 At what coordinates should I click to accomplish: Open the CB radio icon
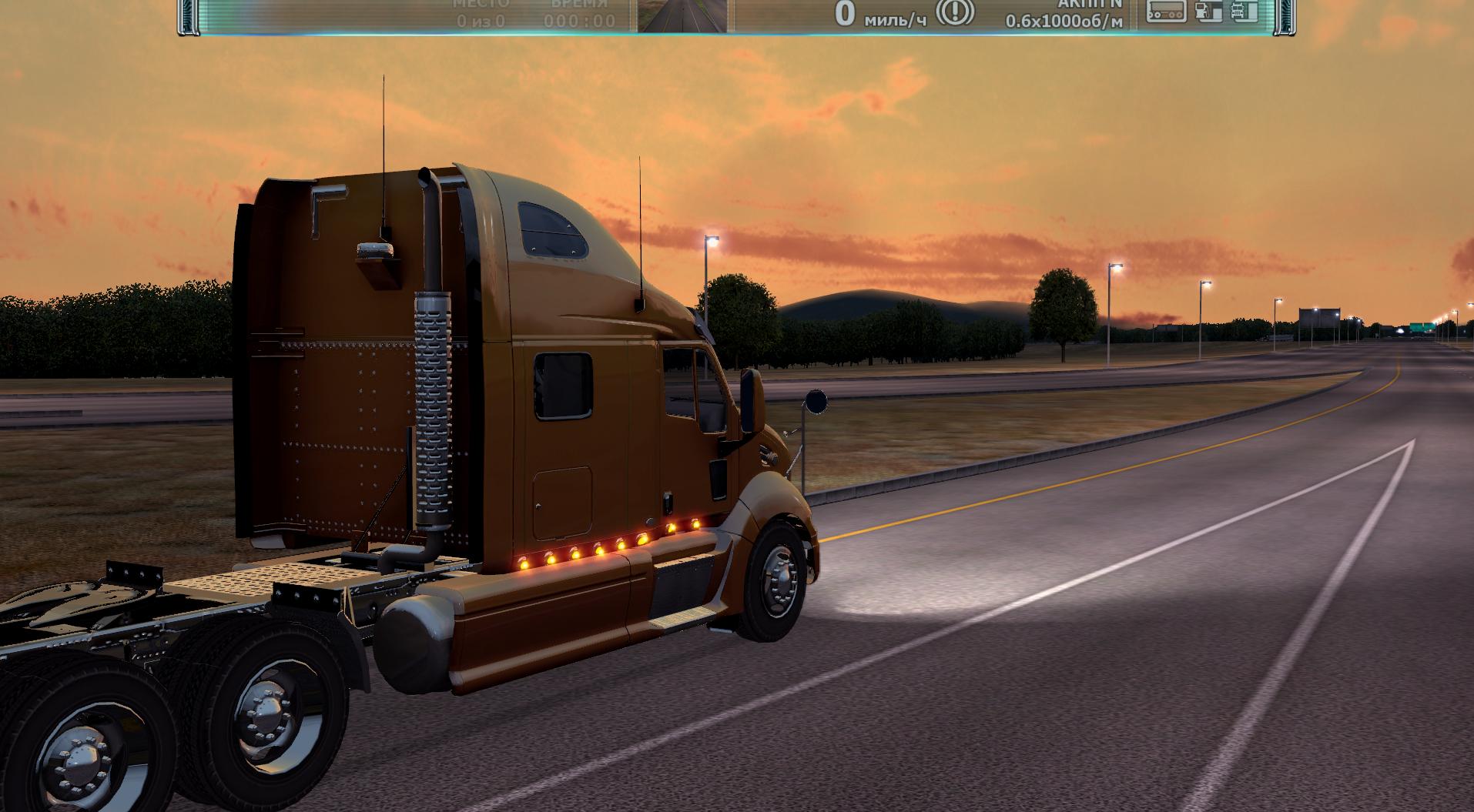1166,11
